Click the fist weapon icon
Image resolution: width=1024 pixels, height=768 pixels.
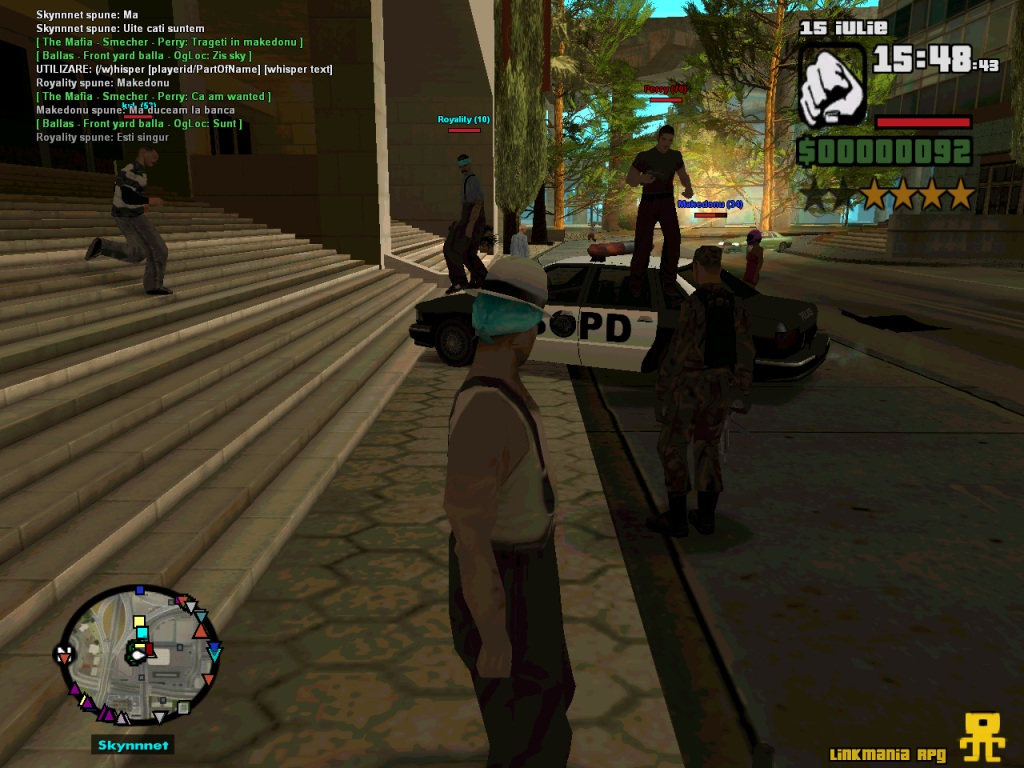click(x=833, y=84)
